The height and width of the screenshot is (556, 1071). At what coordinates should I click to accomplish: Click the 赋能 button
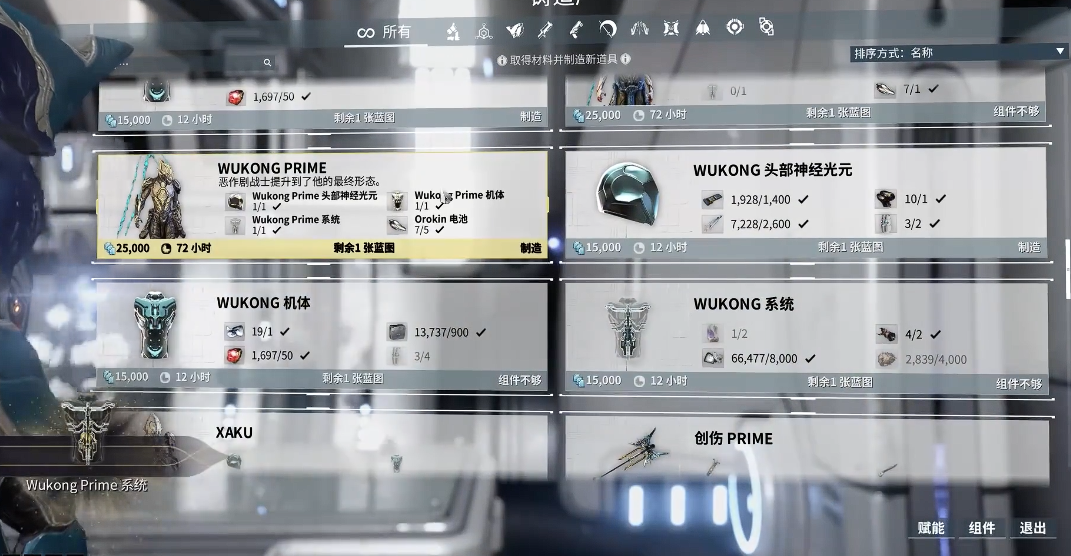pyautogui.click(x=930, y=528)
